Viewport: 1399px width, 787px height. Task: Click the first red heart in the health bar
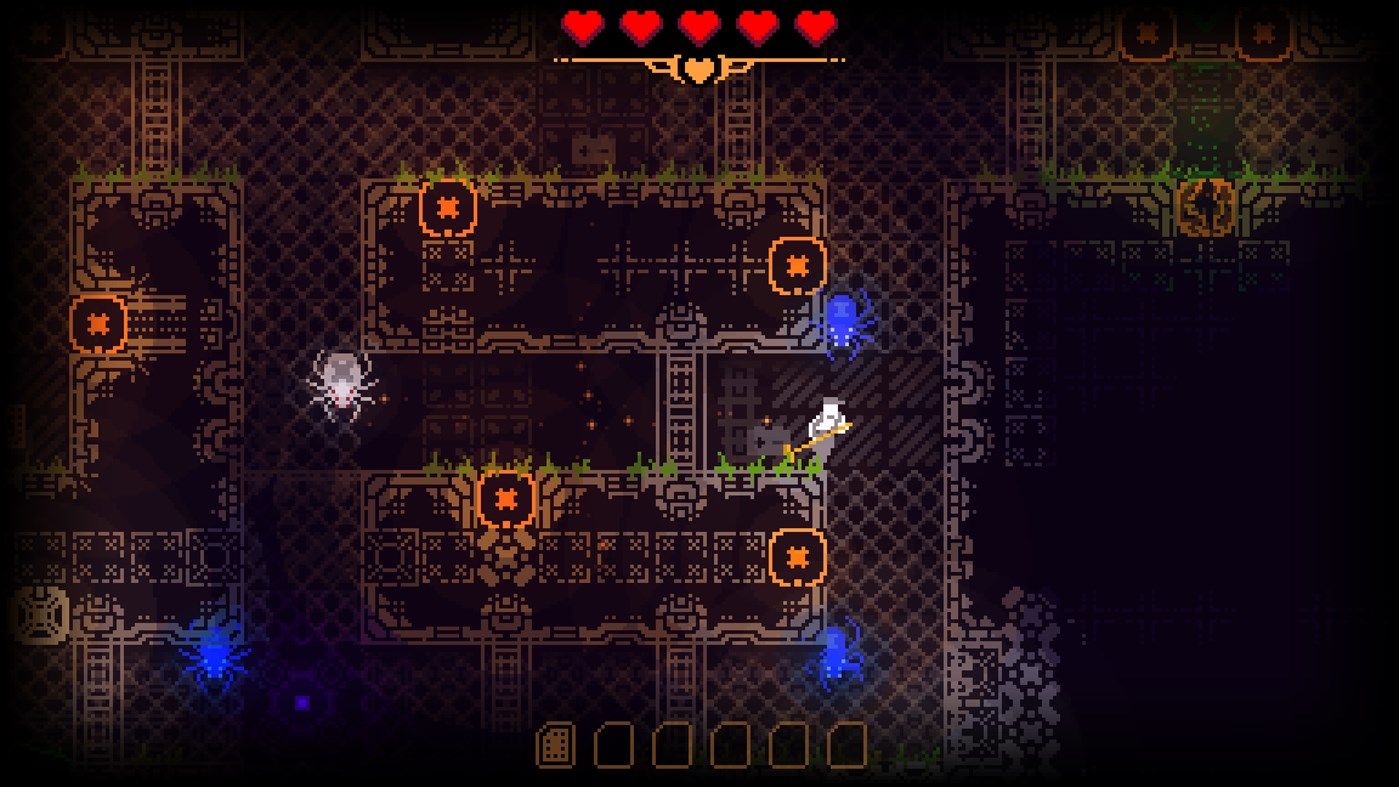pyautogui.click(x=583, y=26)
